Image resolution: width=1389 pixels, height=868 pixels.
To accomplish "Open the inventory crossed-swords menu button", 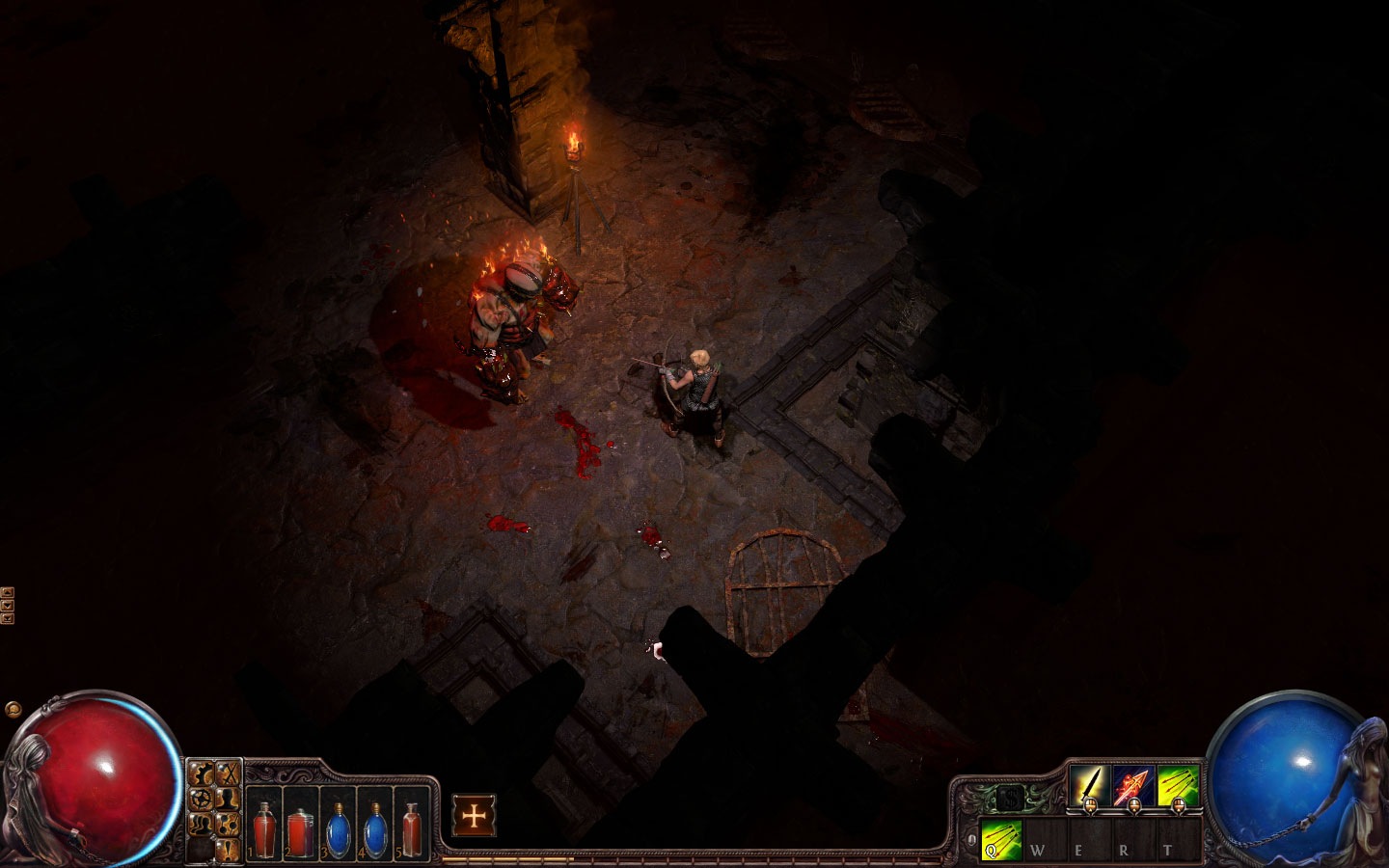I will click(x=228, y=773).
